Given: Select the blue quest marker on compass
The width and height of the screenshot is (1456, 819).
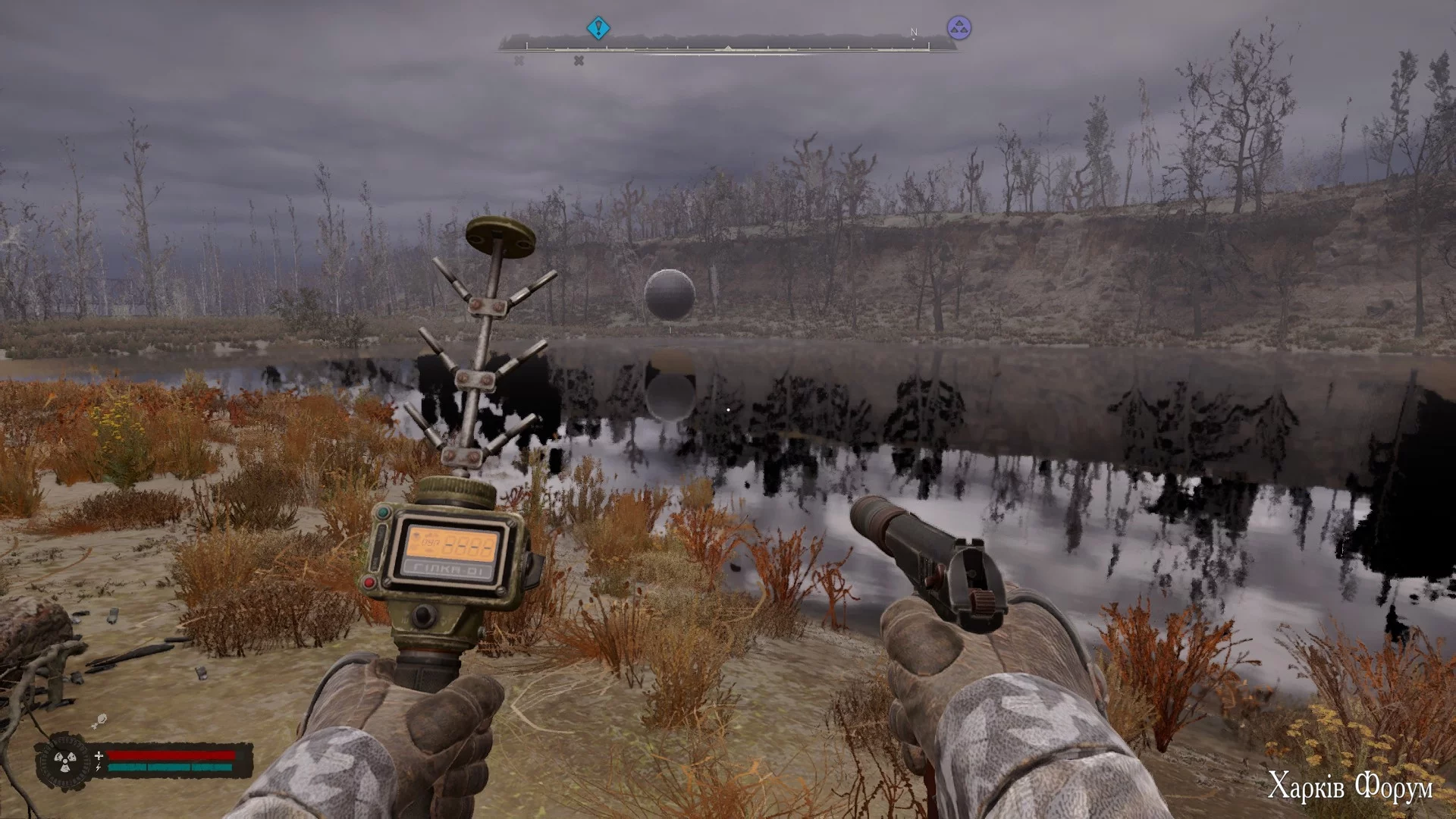Looking at the screenshot, I should [x=598, y=29].
